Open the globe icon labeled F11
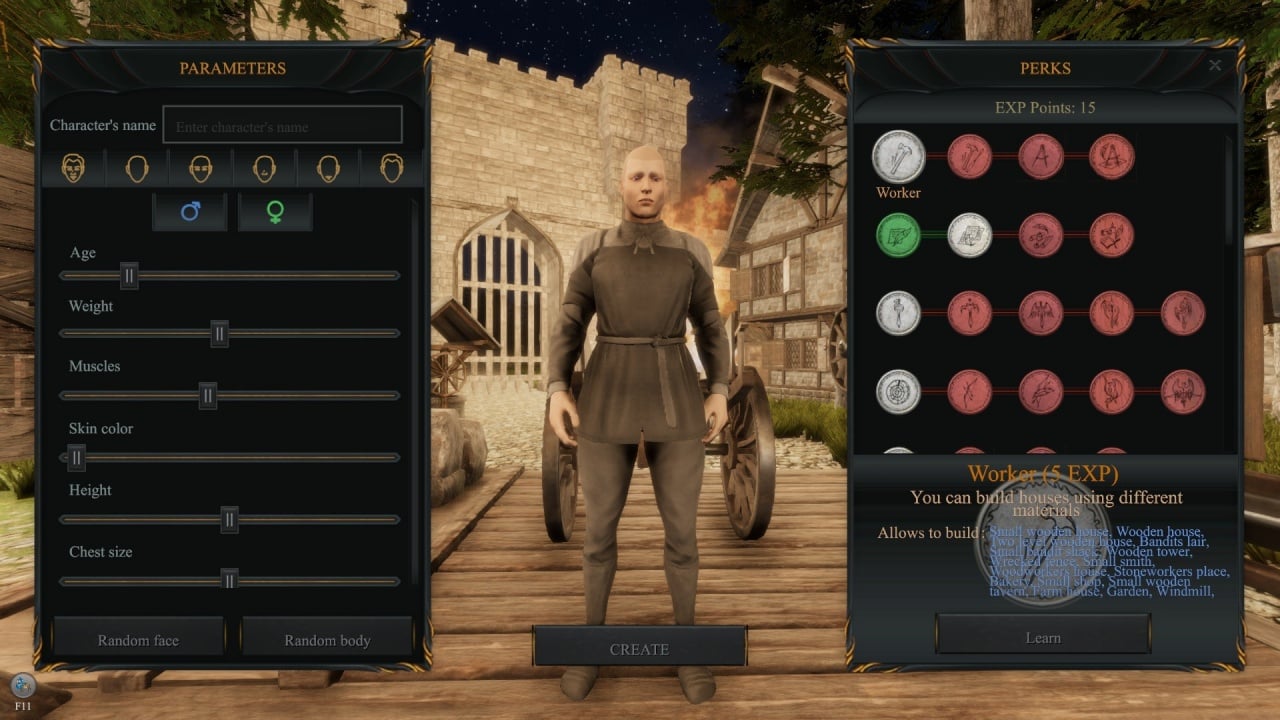This screenshot has width=1280, height=720. coord(23,686)
